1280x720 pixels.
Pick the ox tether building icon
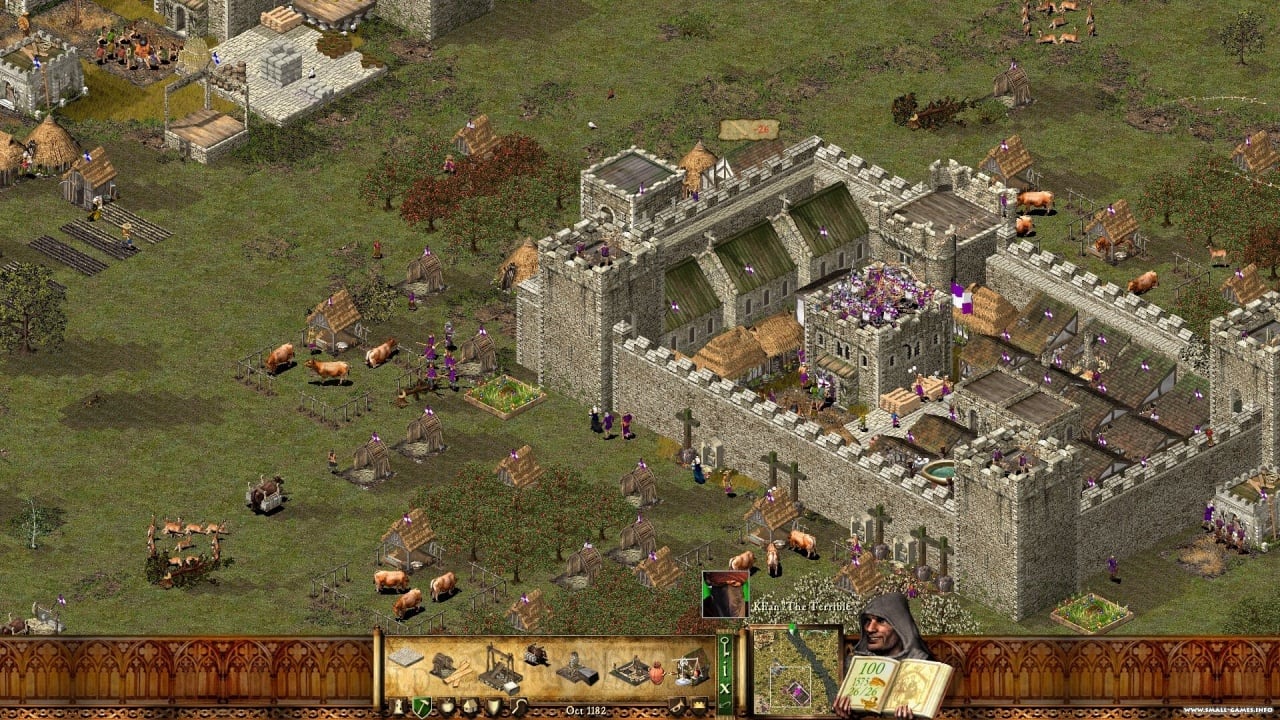(x=536, y=655)
